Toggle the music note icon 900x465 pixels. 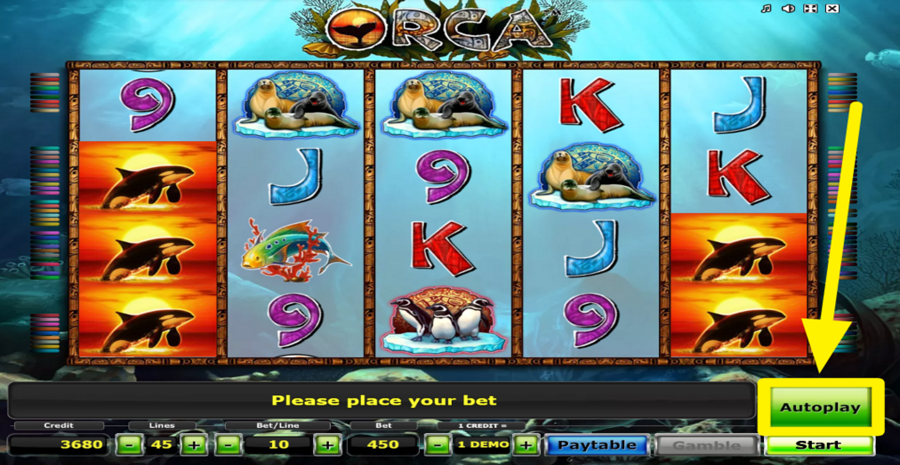tap(767, 9)
